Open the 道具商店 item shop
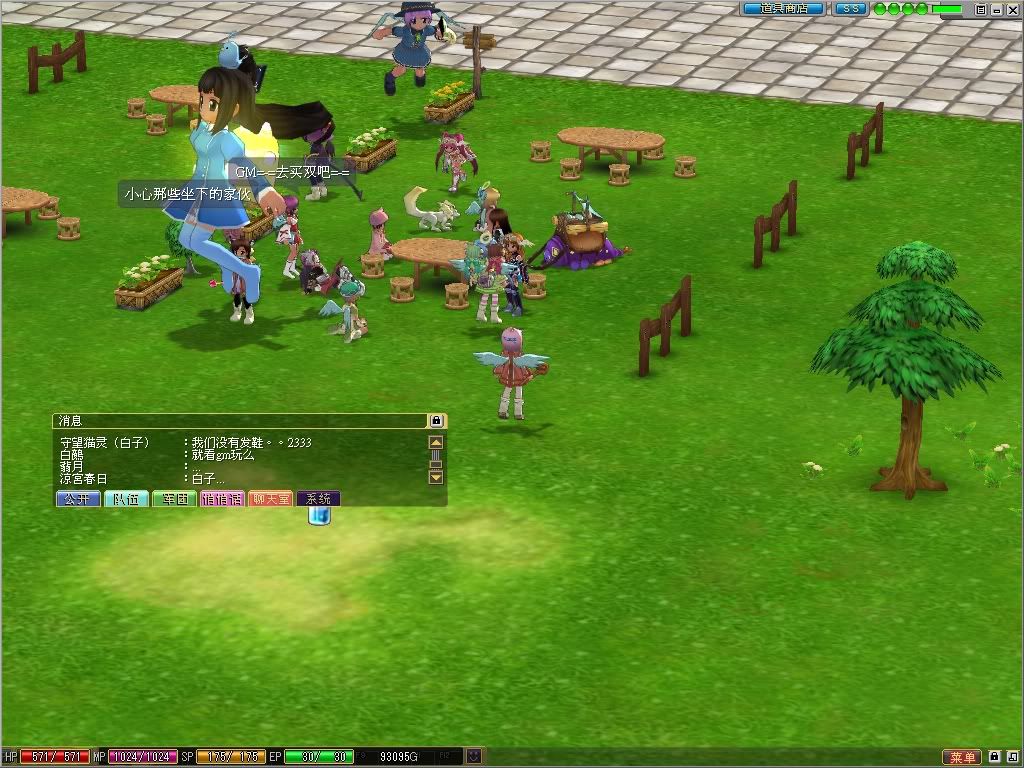The image size is (1024, 768). coord(783,9)
